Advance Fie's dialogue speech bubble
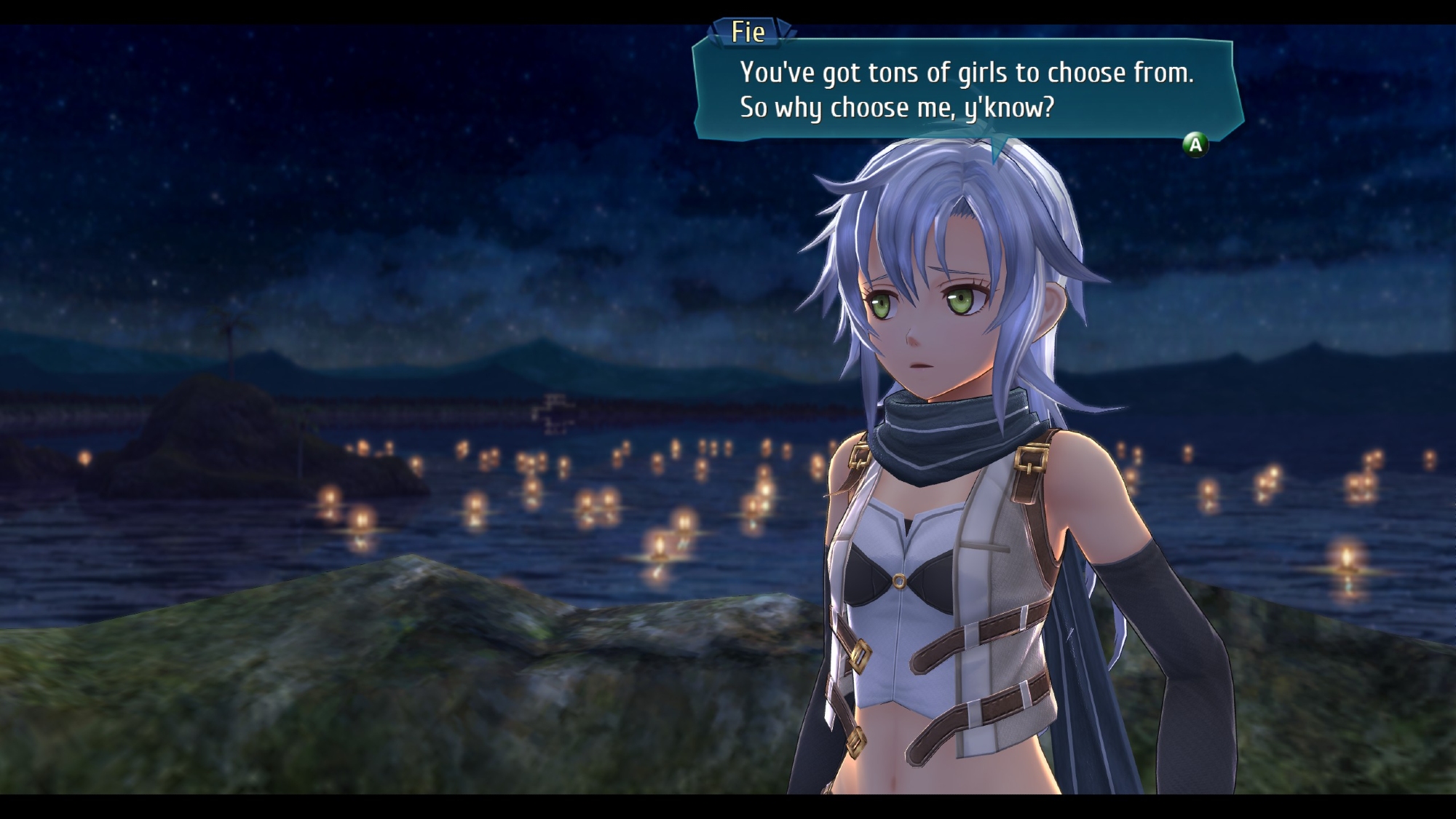 (x=1195, y=145)
